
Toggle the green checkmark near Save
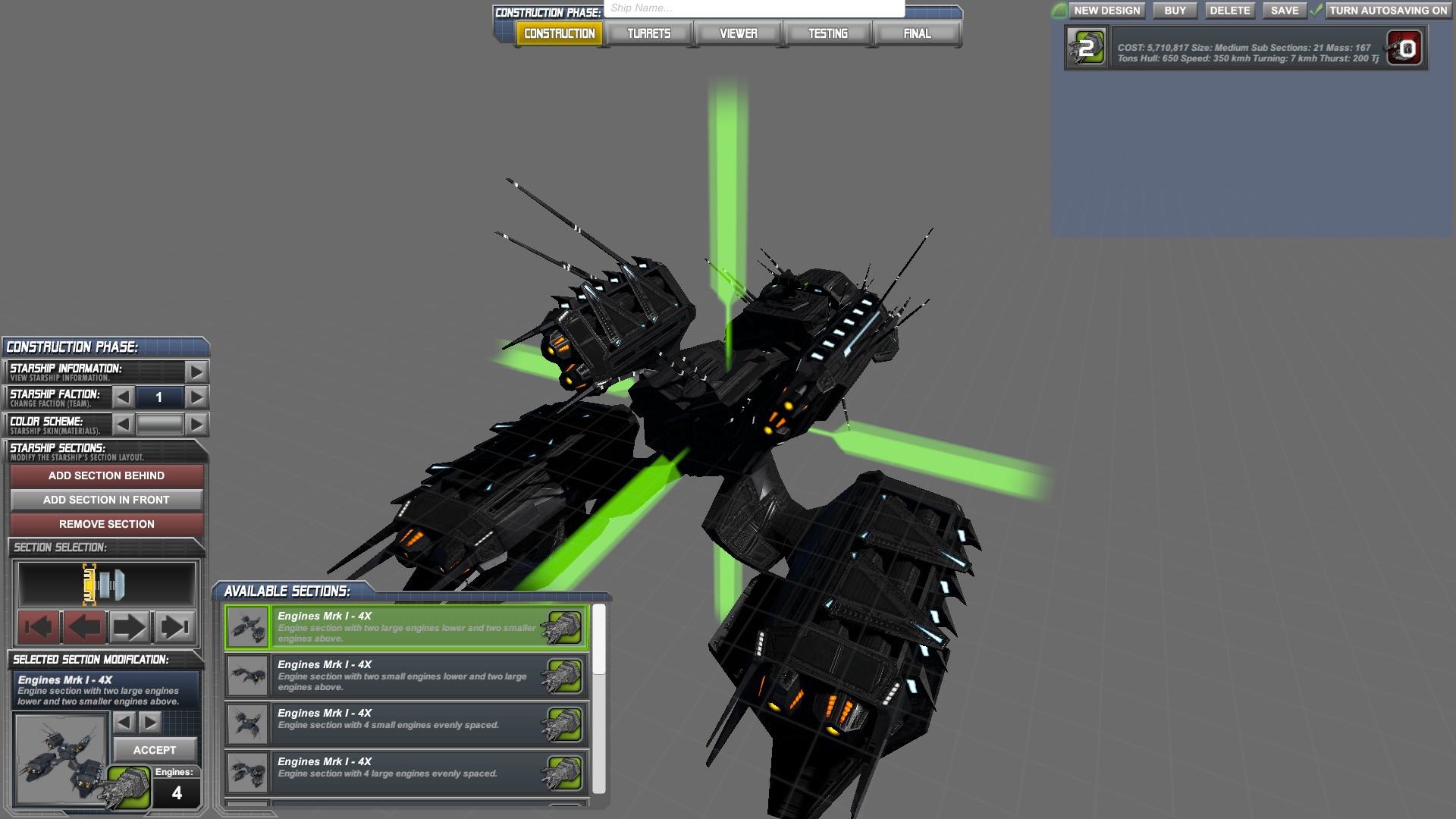tap(1314, 11)
